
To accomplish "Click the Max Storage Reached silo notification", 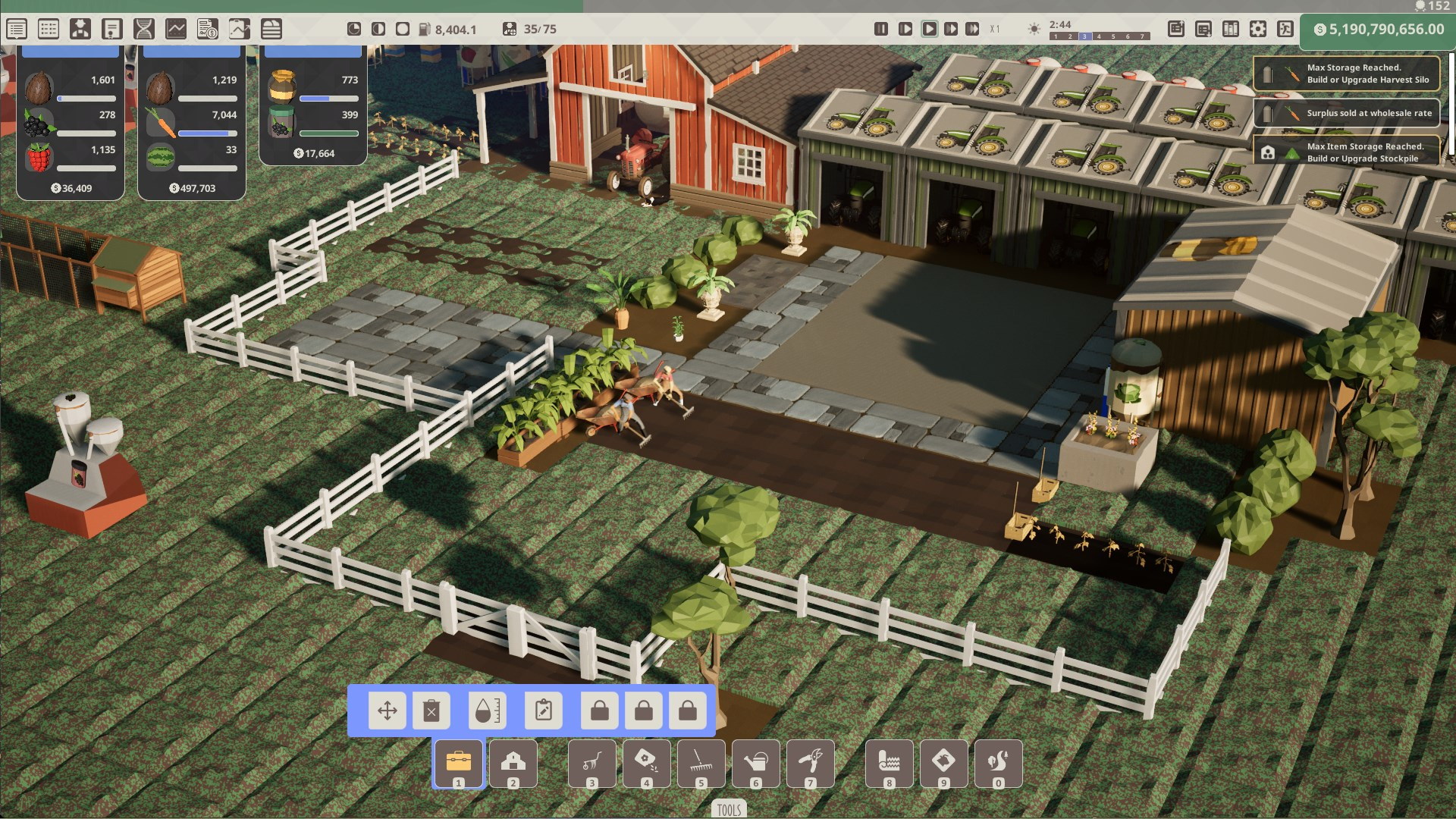I will point(1346,74).
